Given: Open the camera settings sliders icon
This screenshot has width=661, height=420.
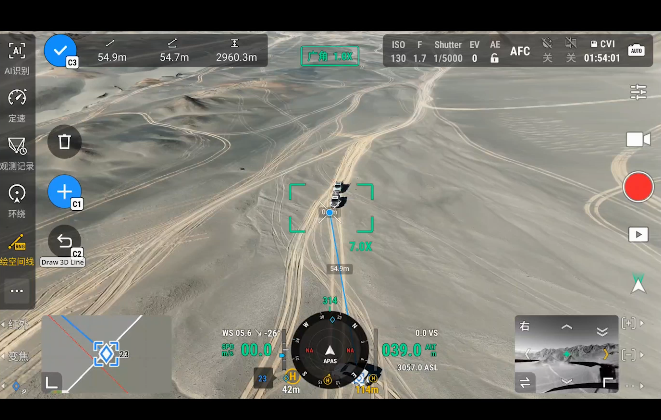Looking at the screenshot, I should coord(638,92).
